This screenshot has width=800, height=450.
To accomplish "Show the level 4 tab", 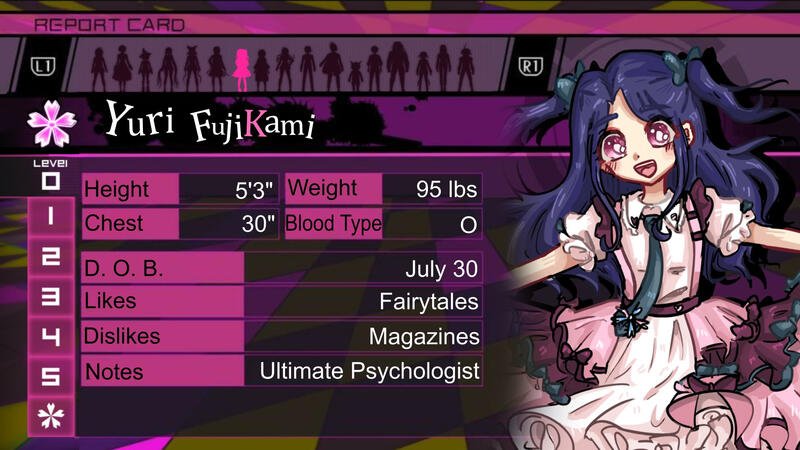I will pyautogui.click(x=51, y=336).
